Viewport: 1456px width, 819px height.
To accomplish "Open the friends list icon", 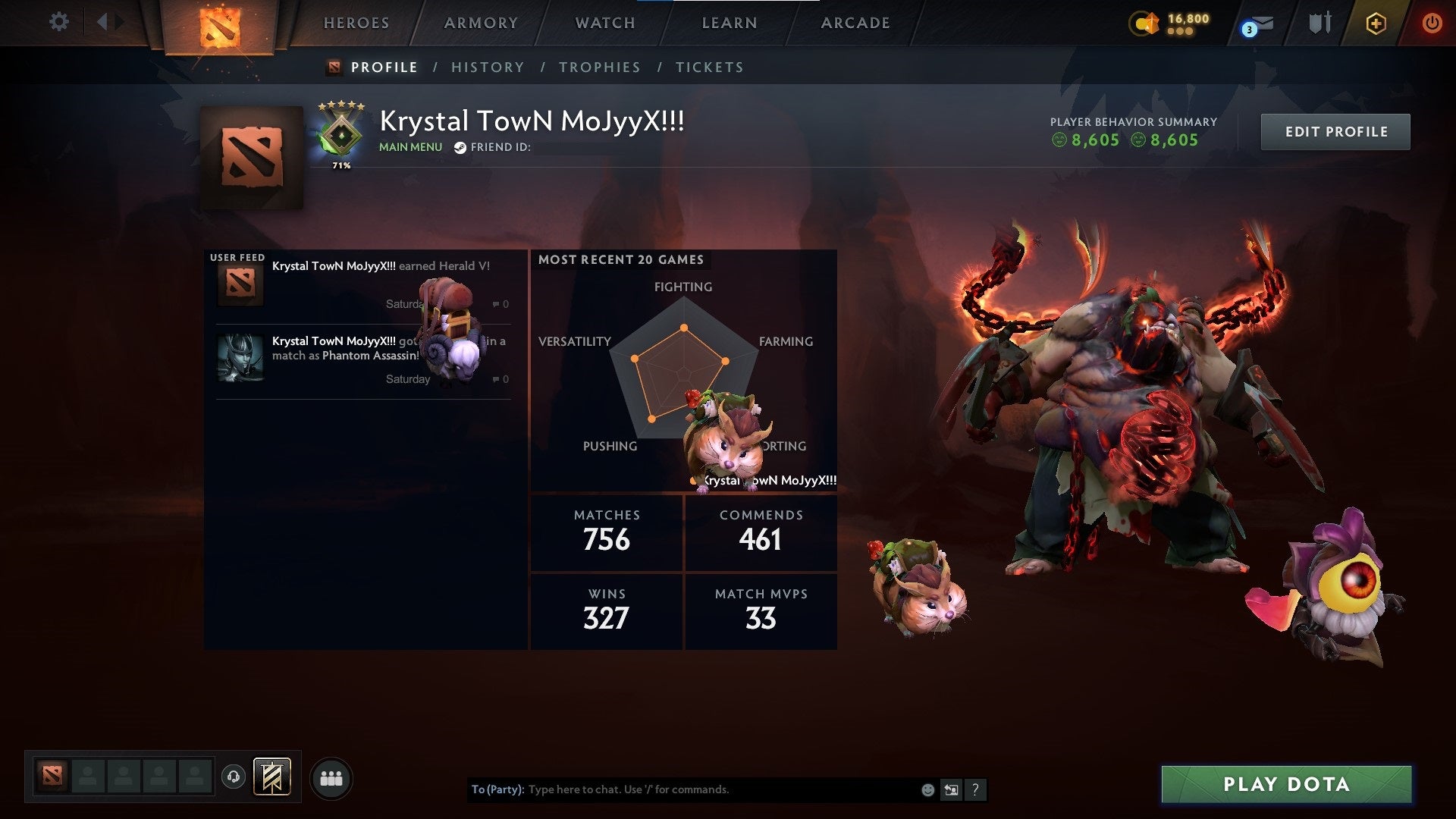I will (331, 777).
